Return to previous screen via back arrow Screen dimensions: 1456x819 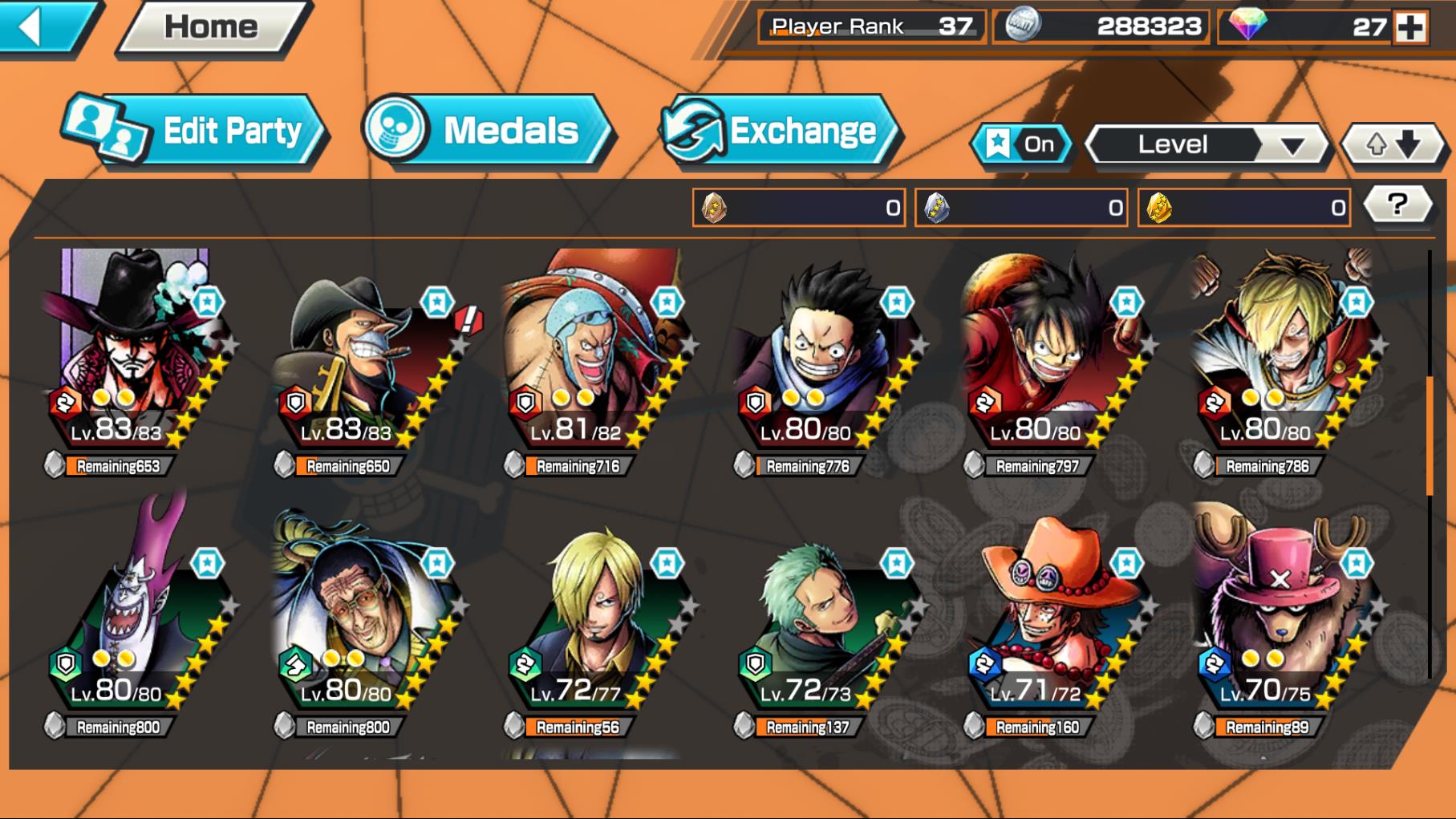pyautogui.click(x=31, y=25)
